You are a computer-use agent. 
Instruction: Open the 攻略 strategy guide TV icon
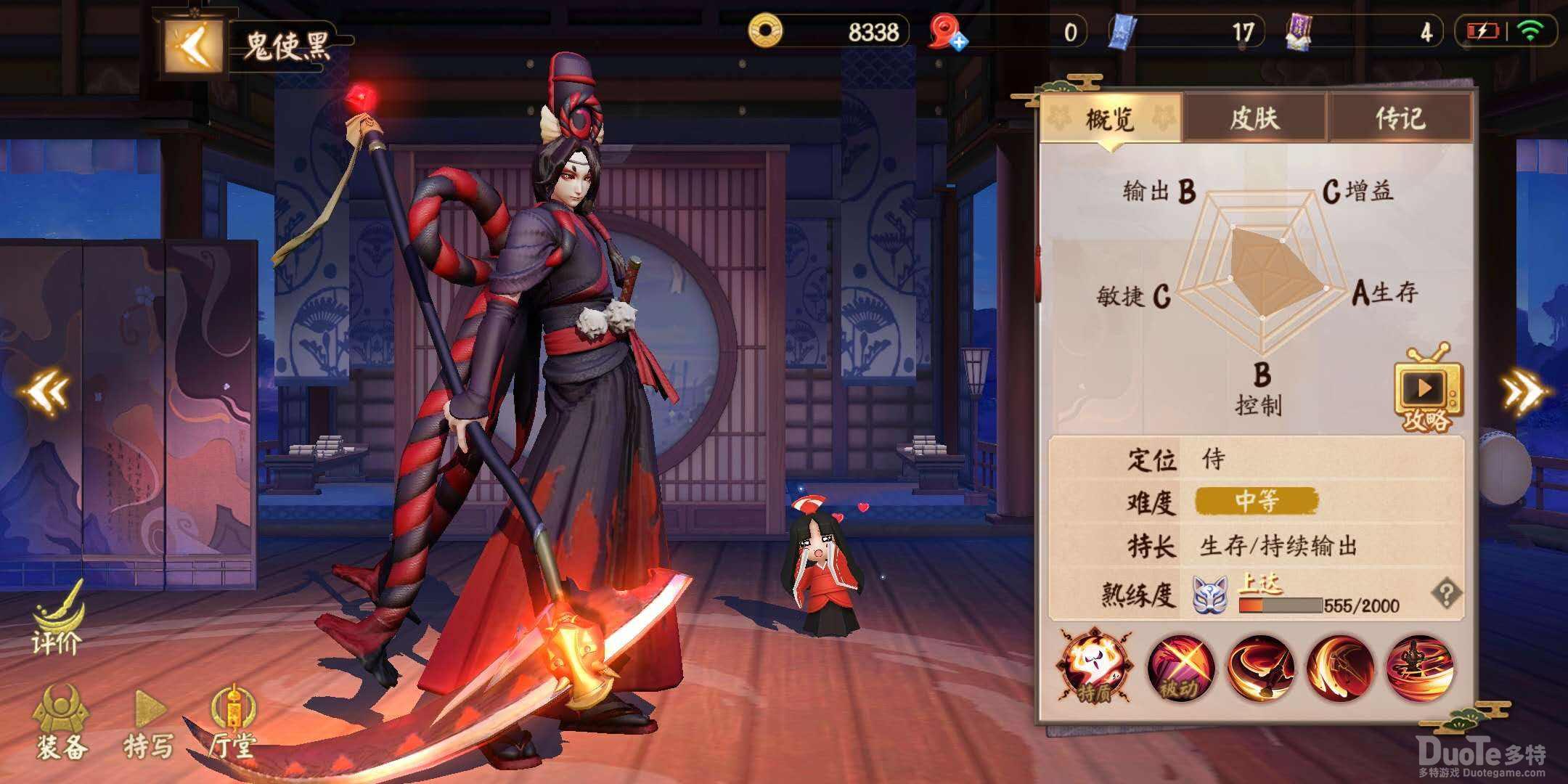click(1427, 391)
